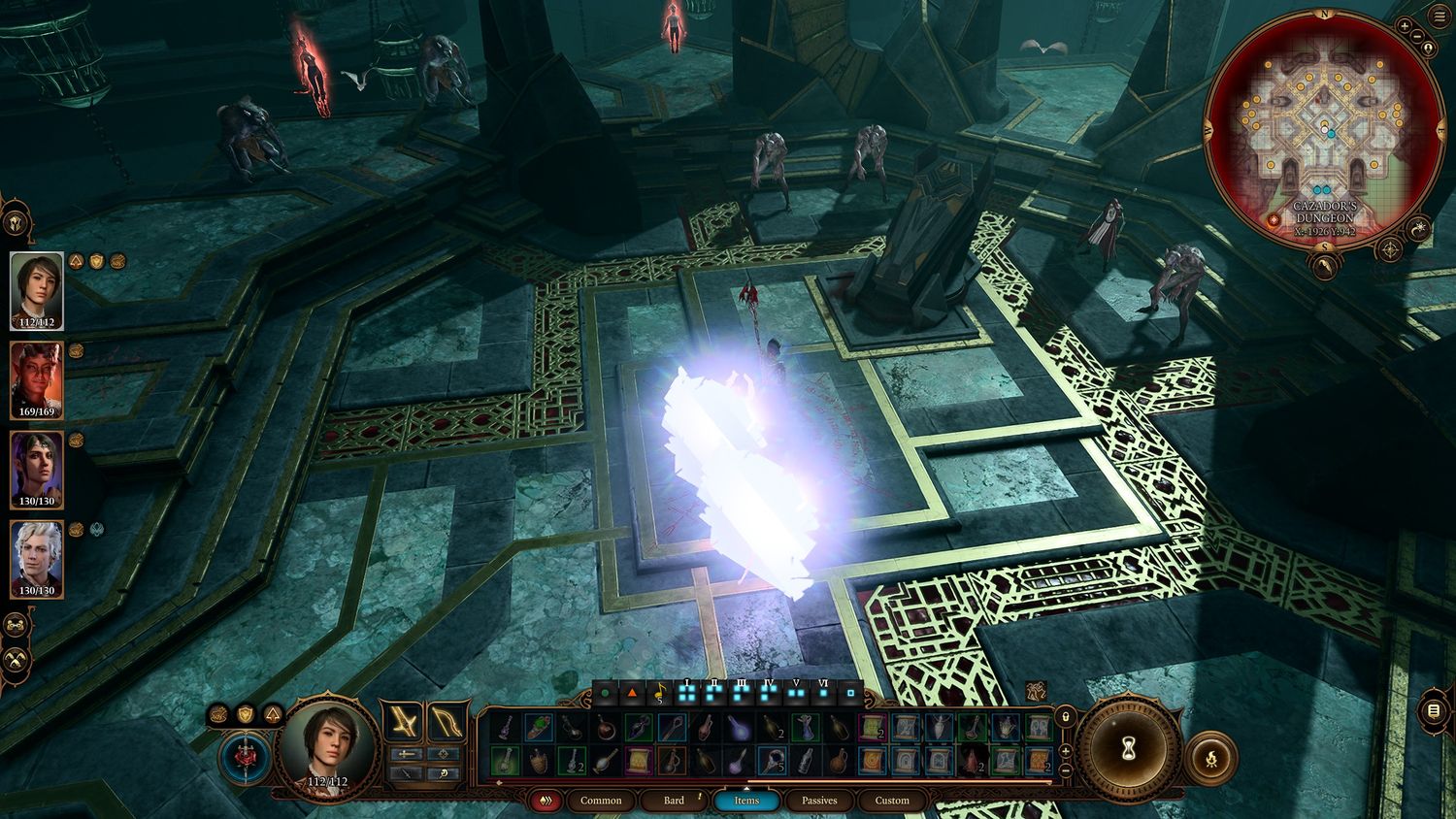Open the journal button at right edge

tap(1434, 711)
